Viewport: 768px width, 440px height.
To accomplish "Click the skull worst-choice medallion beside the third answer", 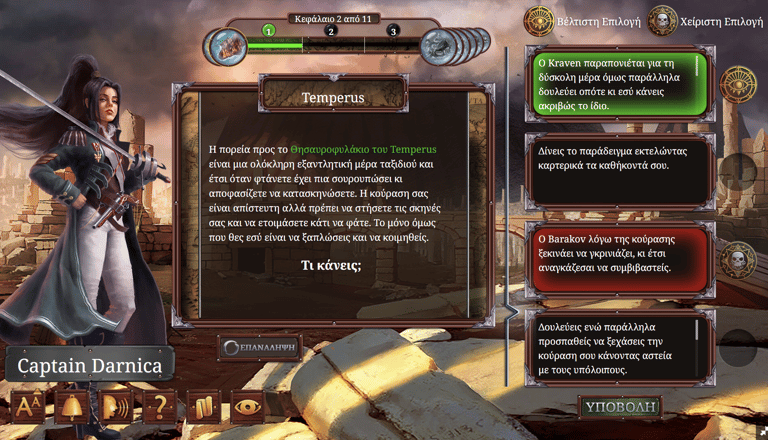I will click(x=738, y=260).
